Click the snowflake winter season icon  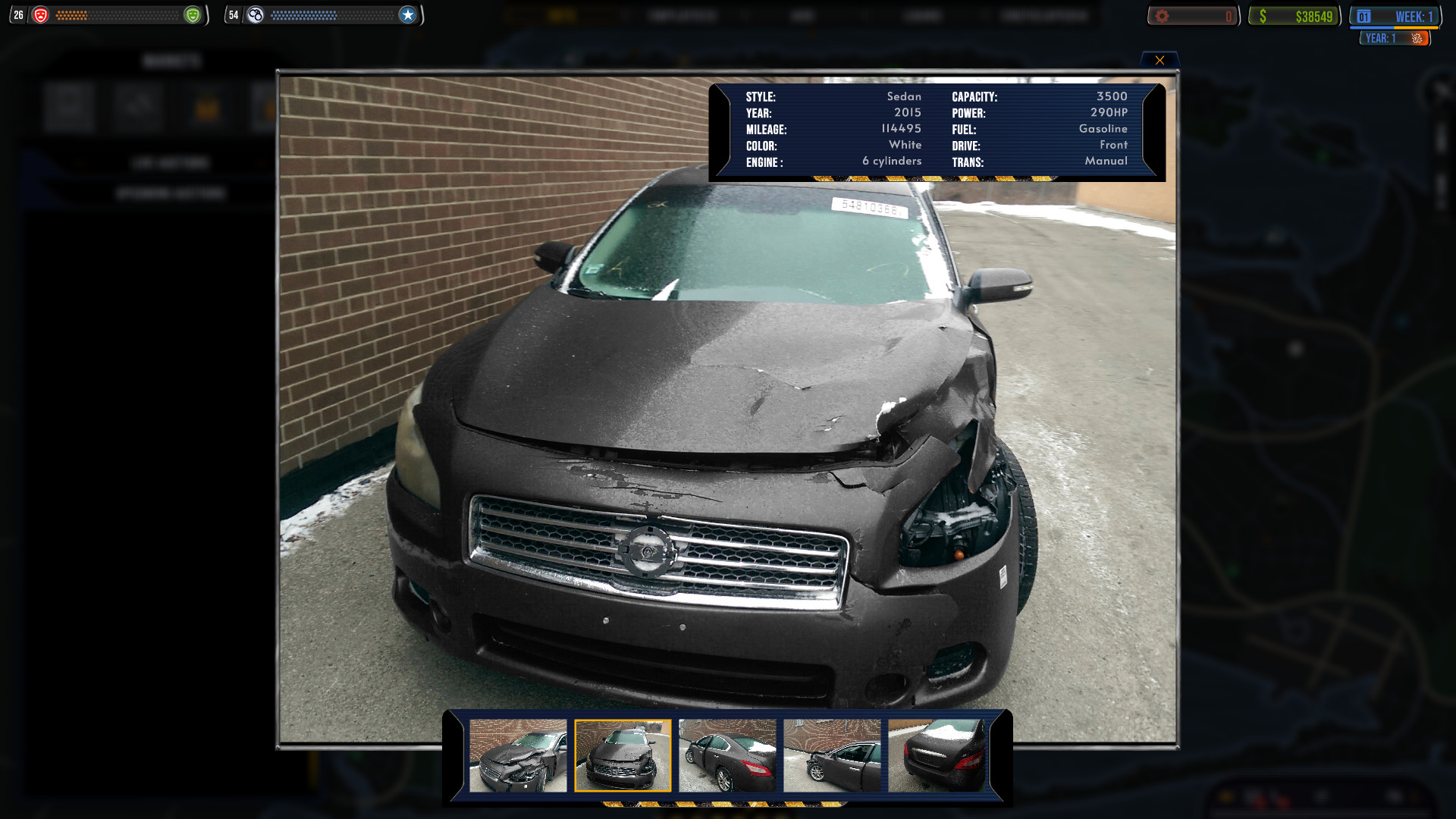(x=1417, y=38)
